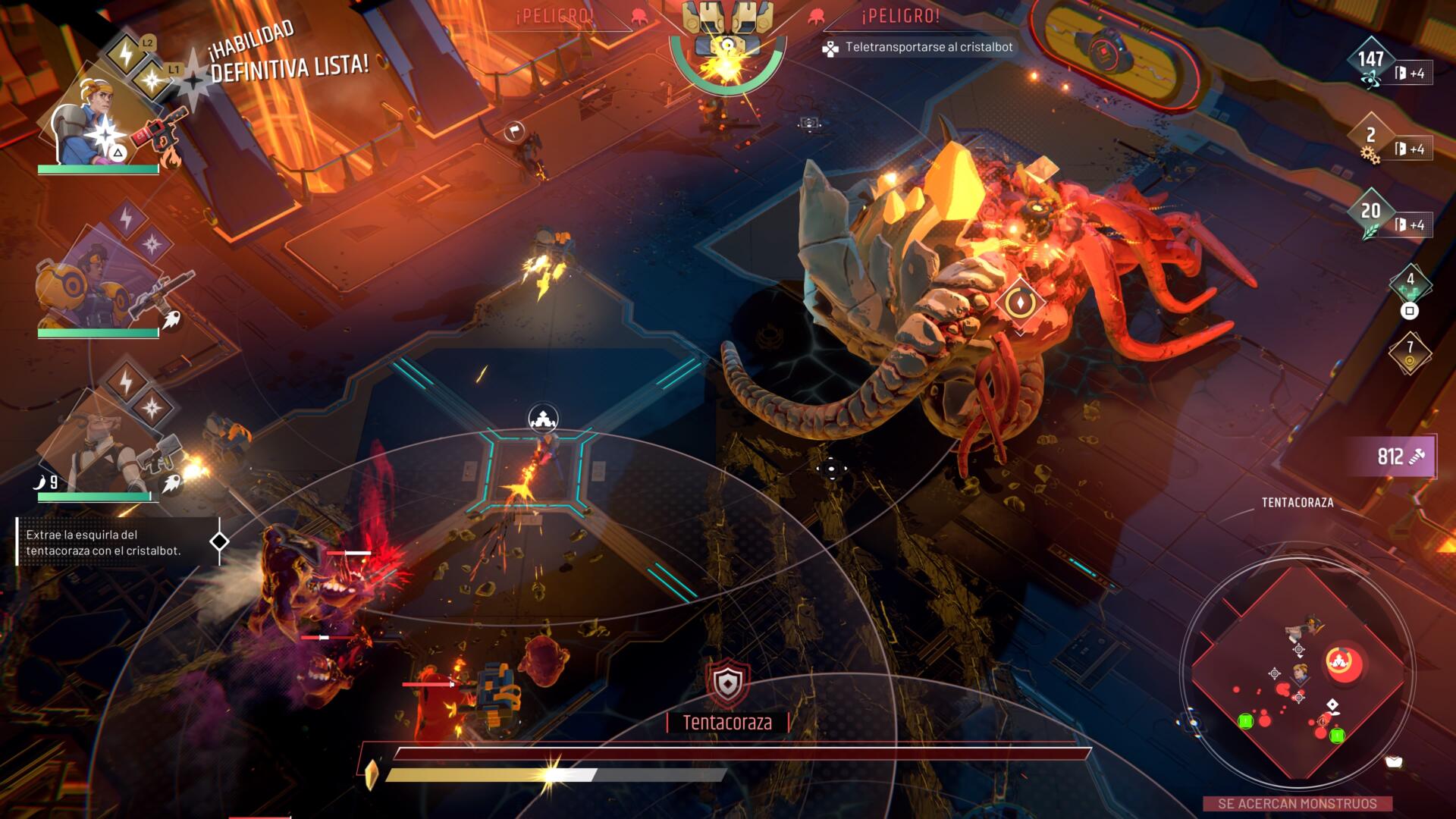
Task: Use the green medkit item with count 4
Action: tap(1410, 282)
